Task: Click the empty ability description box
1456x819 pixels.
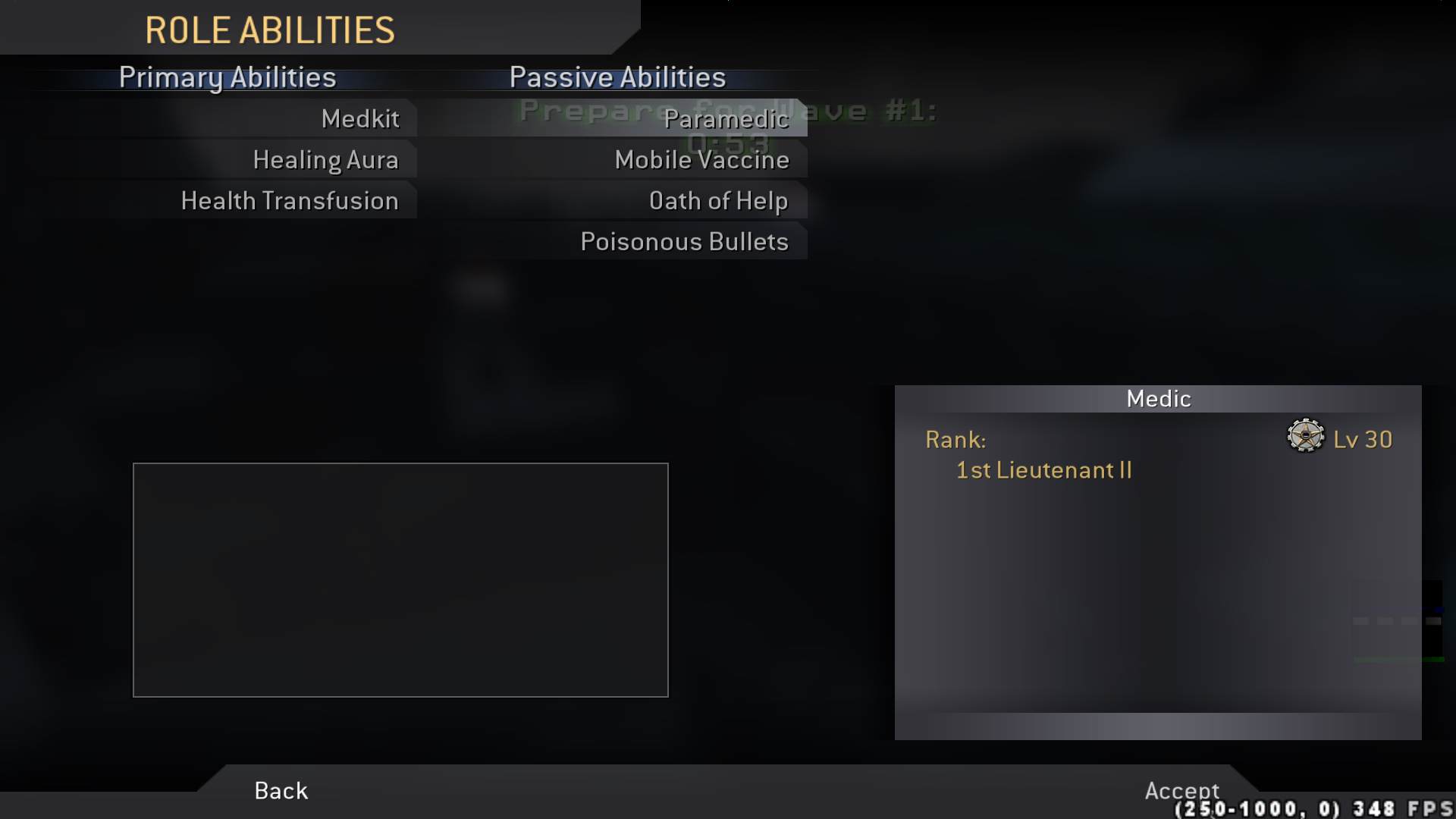Action: pyautogui.click(x=400, y=579)
